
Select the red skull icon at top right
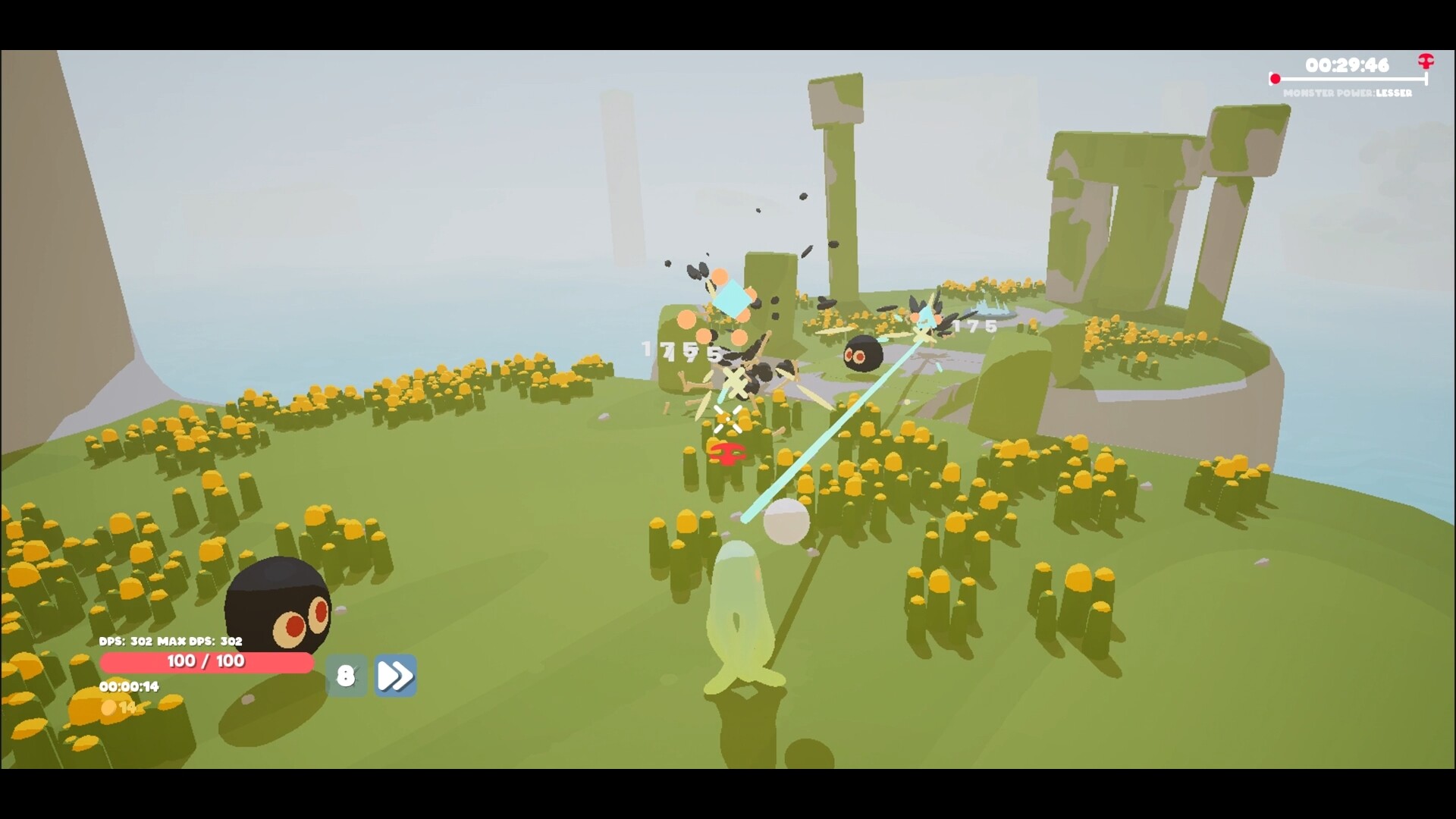(1426, 61)
